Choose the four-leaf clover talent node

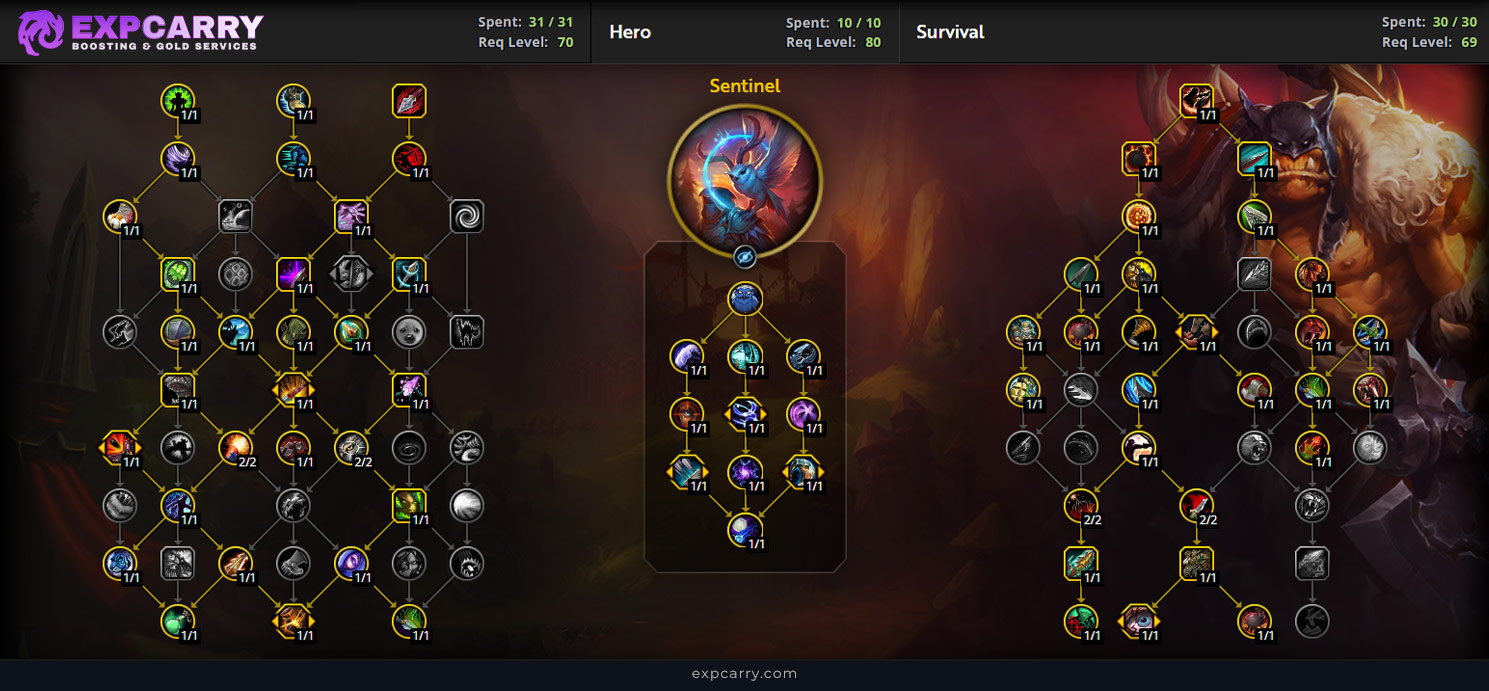click(x=236, y=274)
